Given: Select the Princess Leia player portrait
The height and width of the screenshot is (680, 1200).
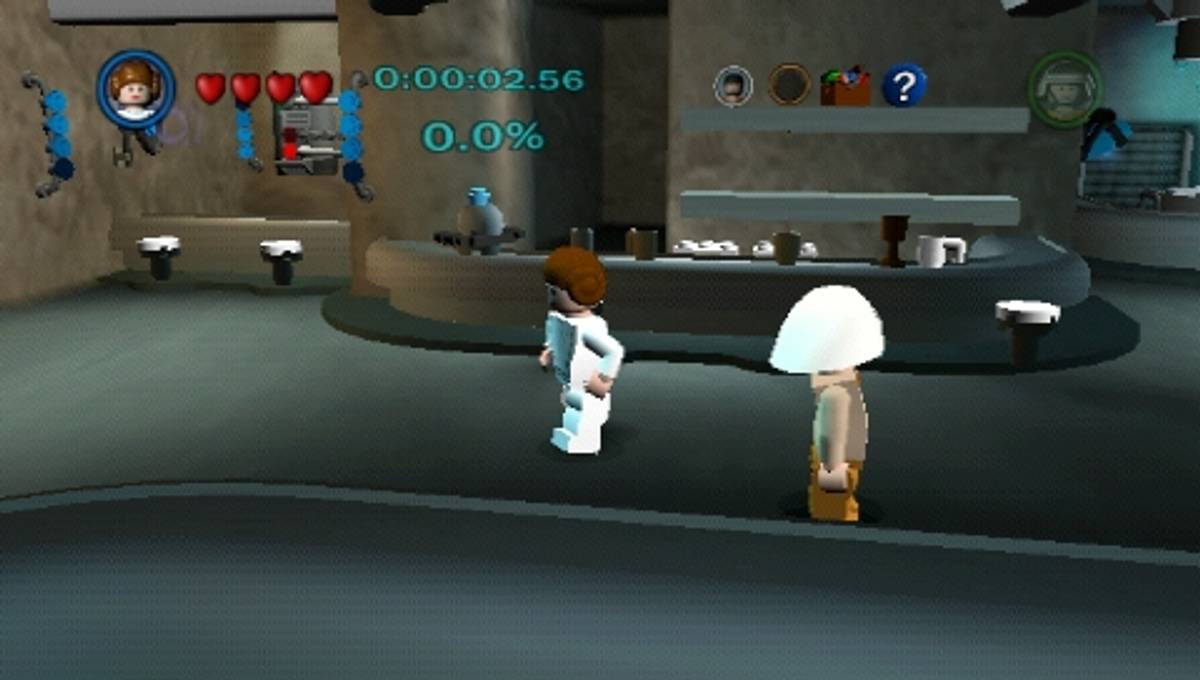Looking at the screenshot, I should click(x=135, y=88).
